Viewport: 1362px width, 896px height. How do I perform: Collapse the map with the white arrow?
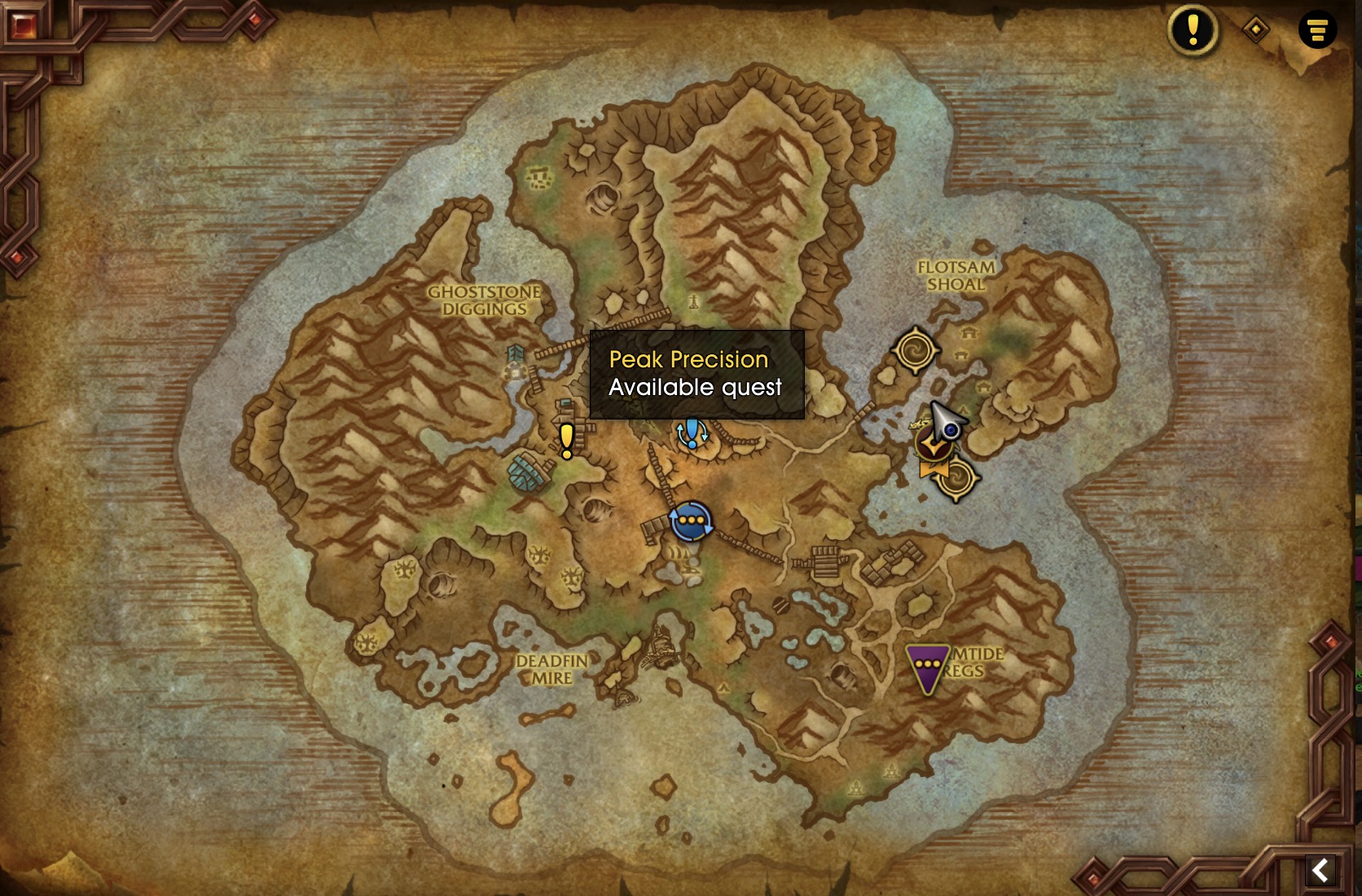(x=1321, y=870)
